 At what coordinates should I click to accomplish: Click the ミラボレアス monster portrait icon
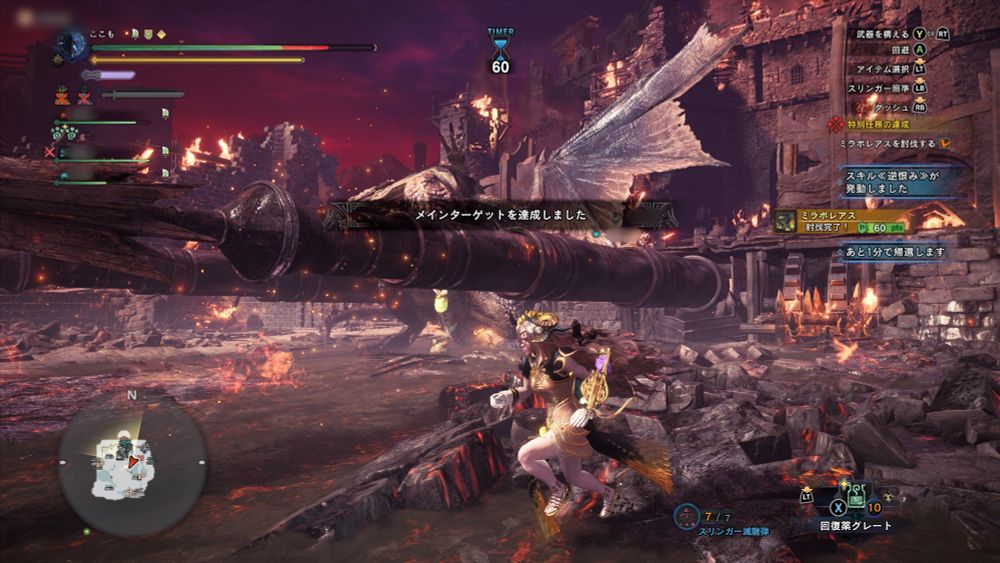(x=787, y=220)
